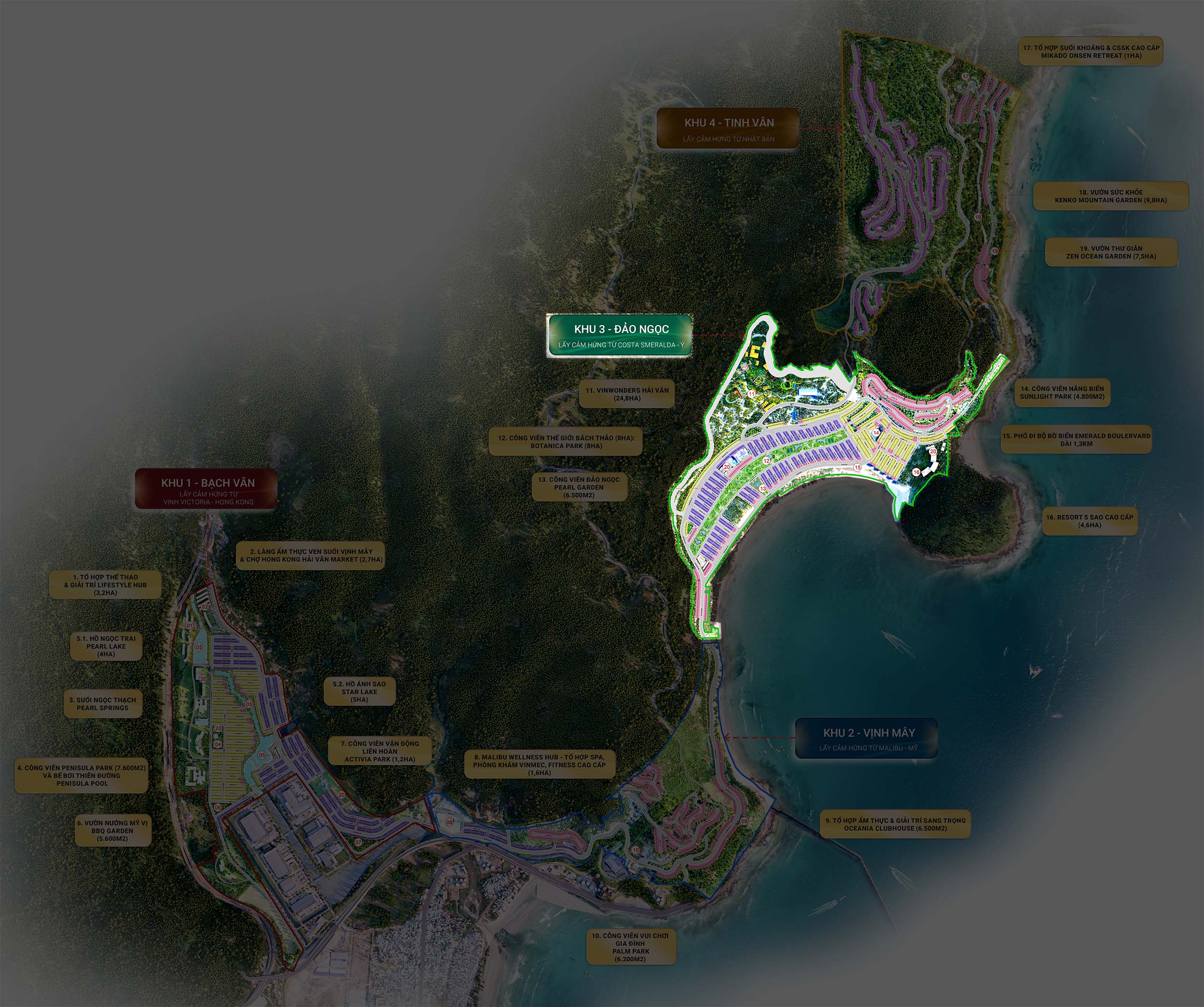Show the 5-star Resort label
Viewport: 1204px width, 1007px height.
pos(1089,521)
